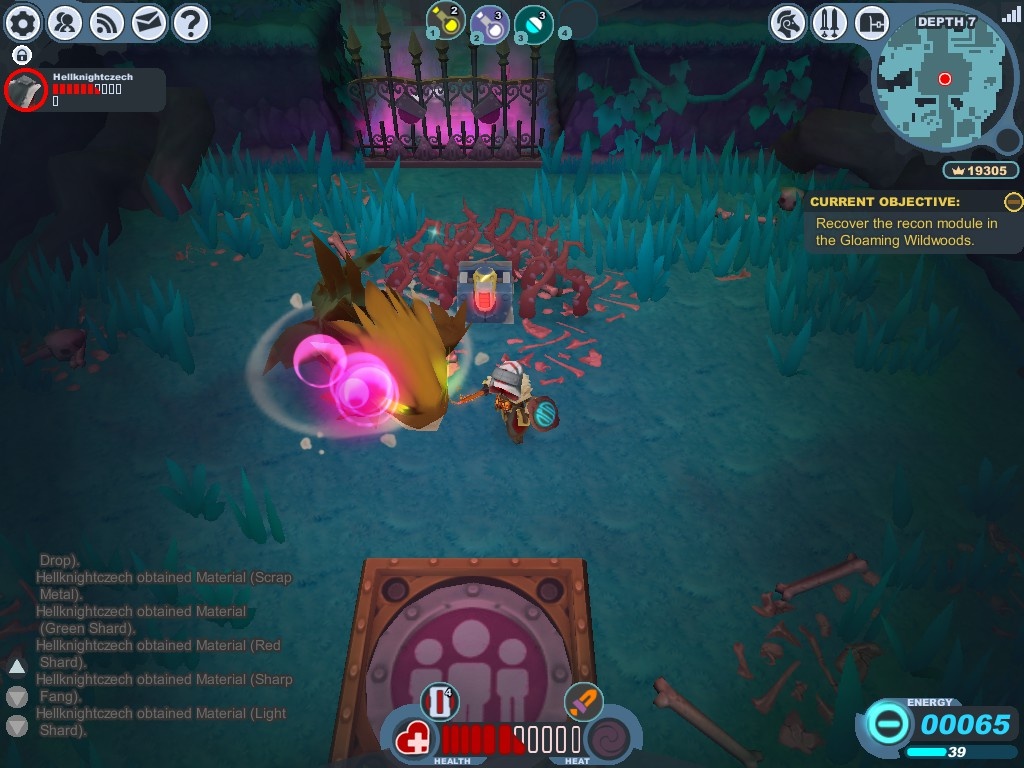Click the blue energy button
This screenshot has height=768, width=1024.
click(886, 723)
